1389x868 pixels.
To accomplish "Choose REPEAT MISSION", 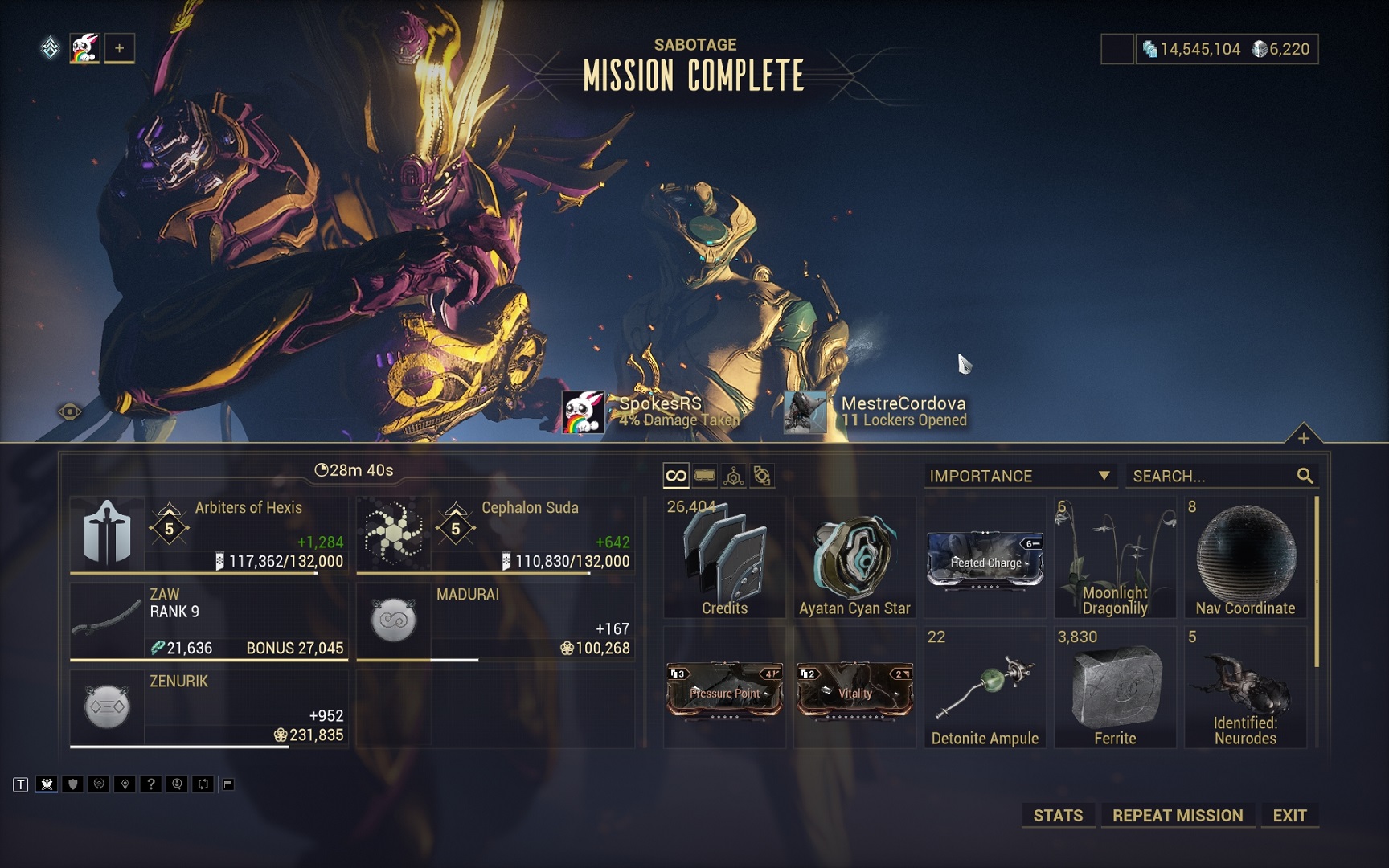I will pyautogui.click(x=1178, y=815).
